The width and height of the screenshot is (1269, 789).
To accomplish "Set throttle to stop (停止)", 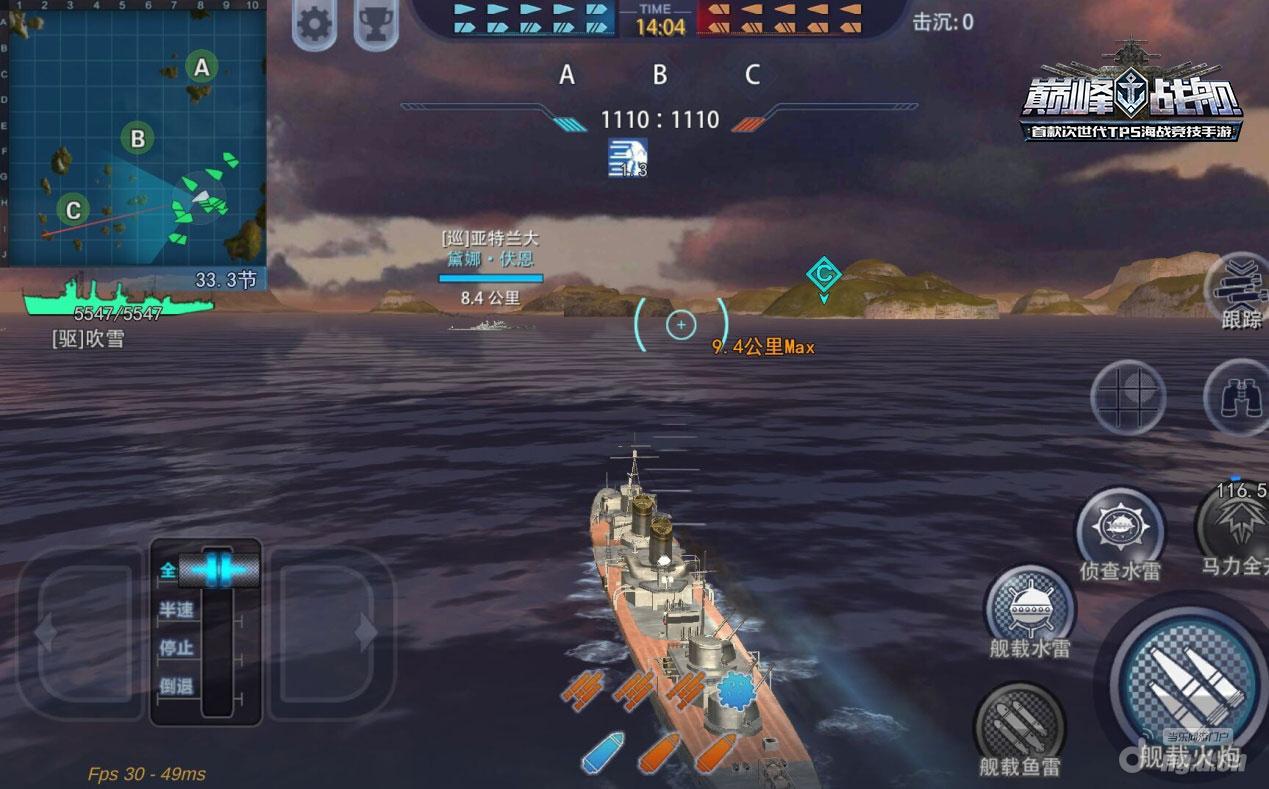I will [177, 648].
